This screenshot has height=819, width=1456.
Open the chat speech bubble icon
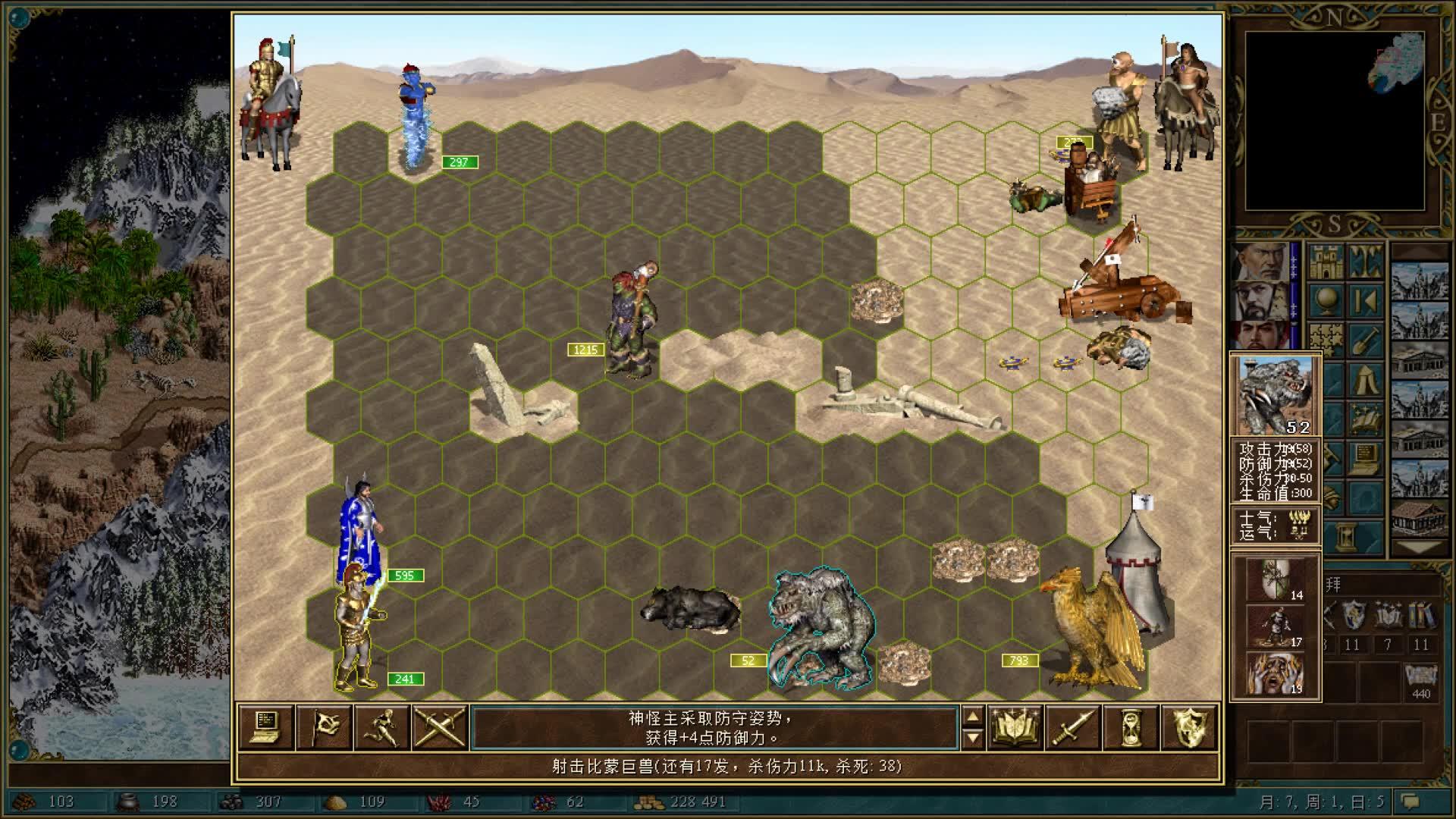(1410, 802)
